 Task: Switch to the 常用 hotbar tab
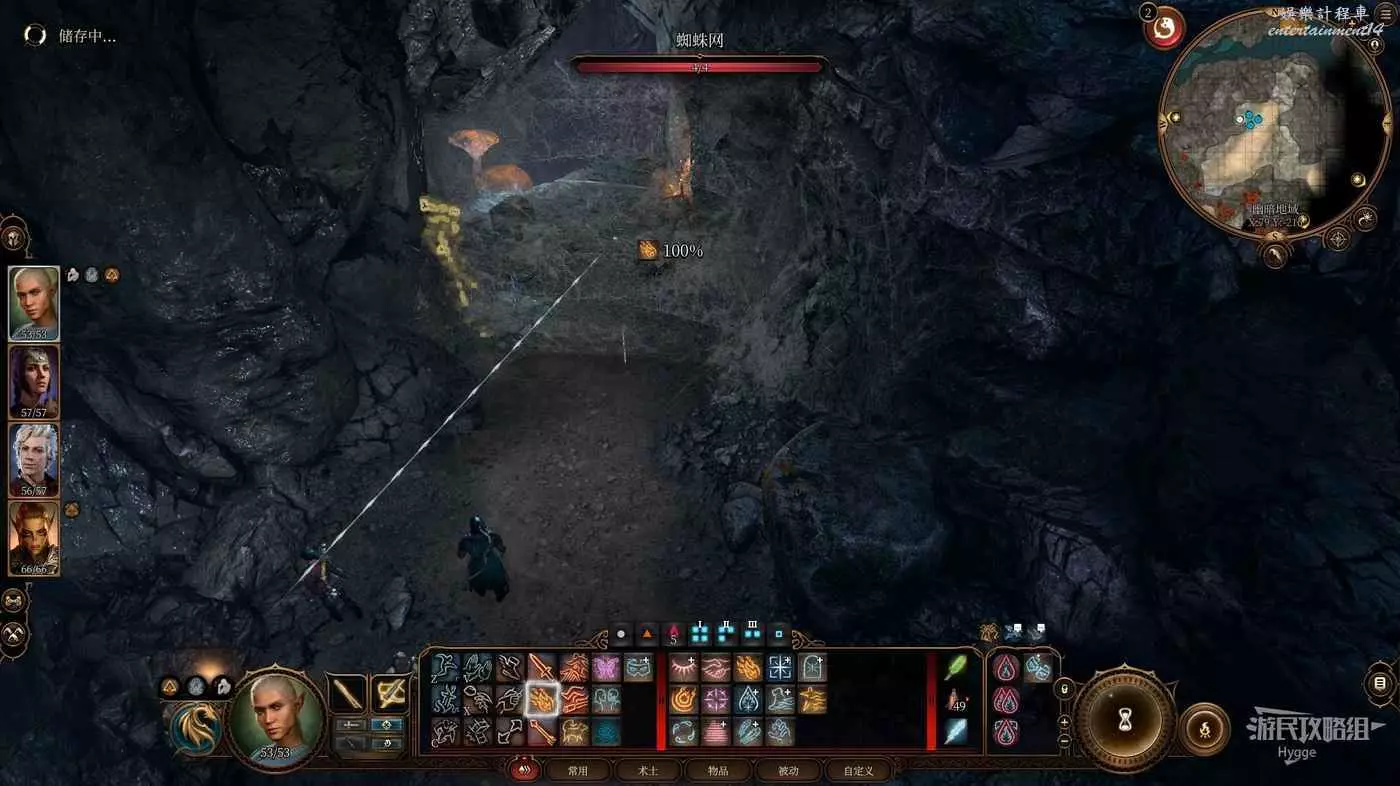[577, 770]
